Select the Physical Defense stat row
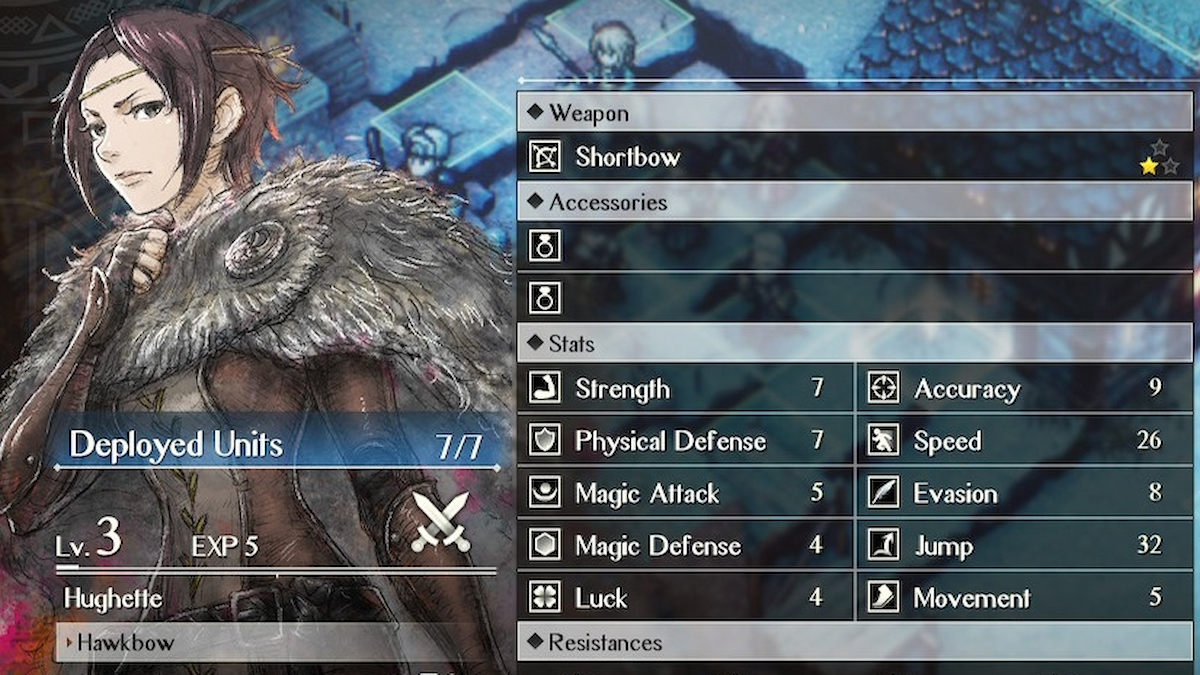Screen dimensions: 1200x675 (x=685, y=441)
